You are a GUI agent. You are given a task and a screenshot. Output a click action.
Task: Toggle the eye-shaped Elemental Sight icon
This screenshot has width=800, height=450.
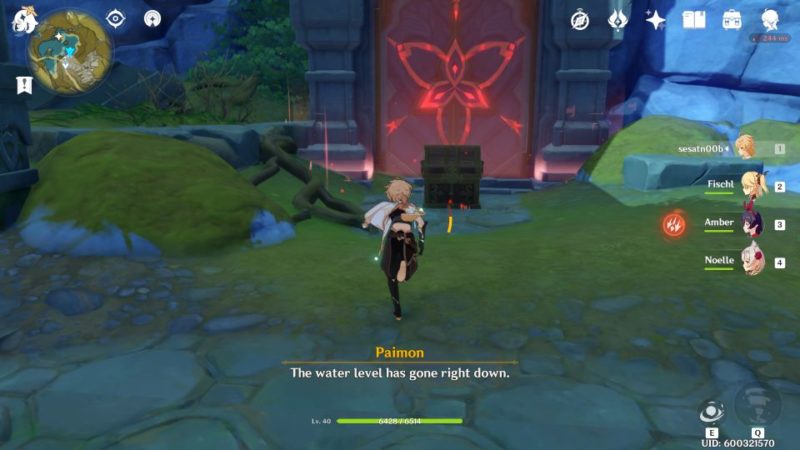pyautogui.click(x=116, y=19)
